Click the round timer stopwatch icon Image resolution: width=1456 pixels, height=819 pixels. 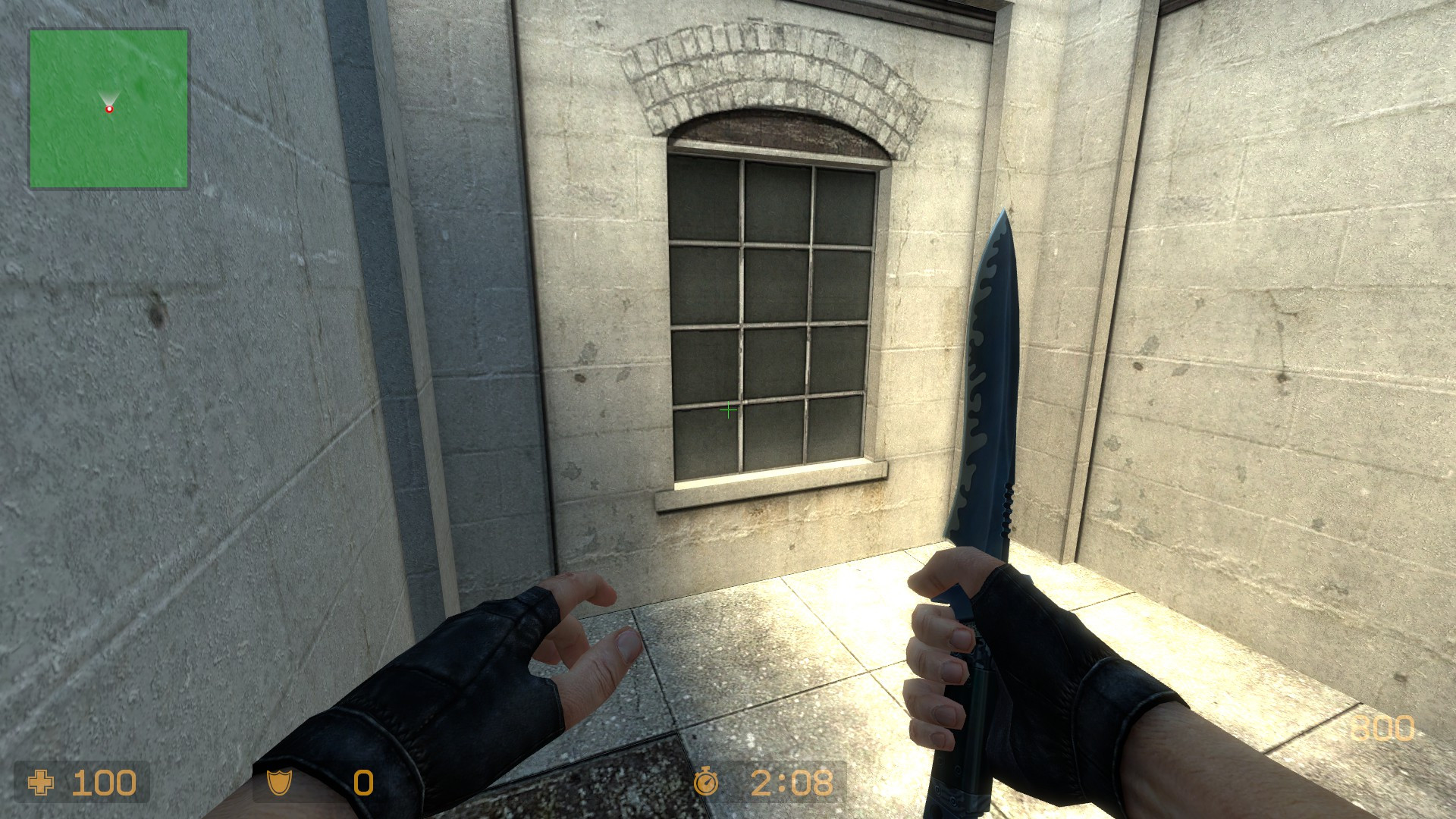coord(707,781)
